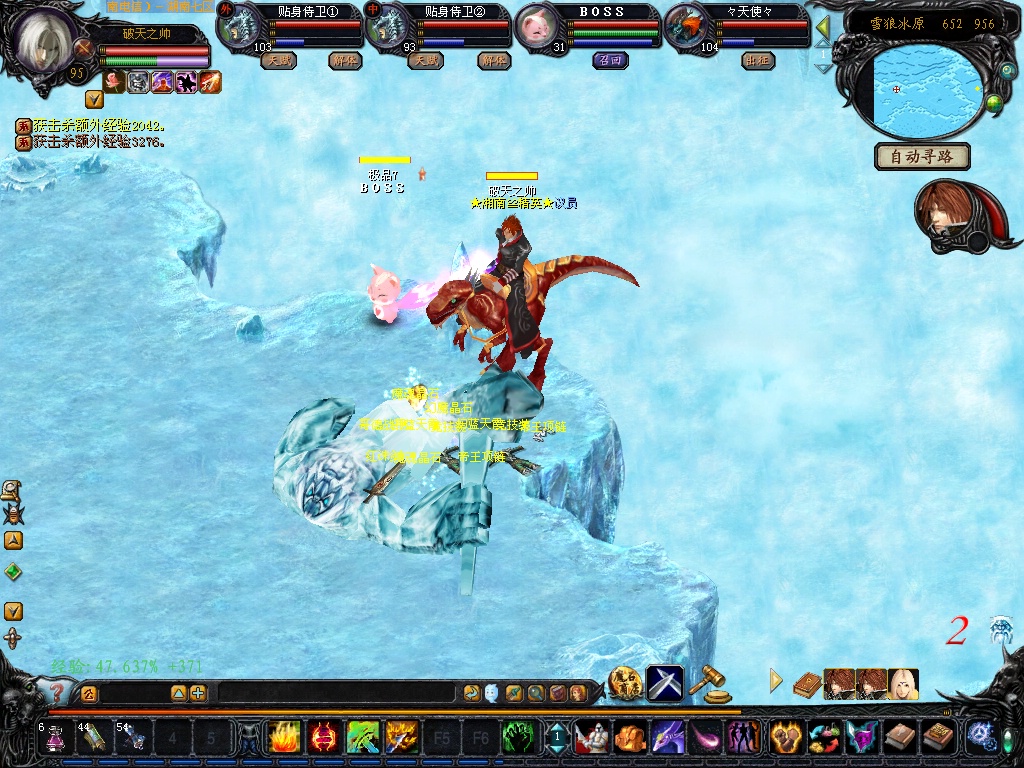1024x768 pixels.
Task: Click the rose buff icon under the player bars
Action: point(113,82)
